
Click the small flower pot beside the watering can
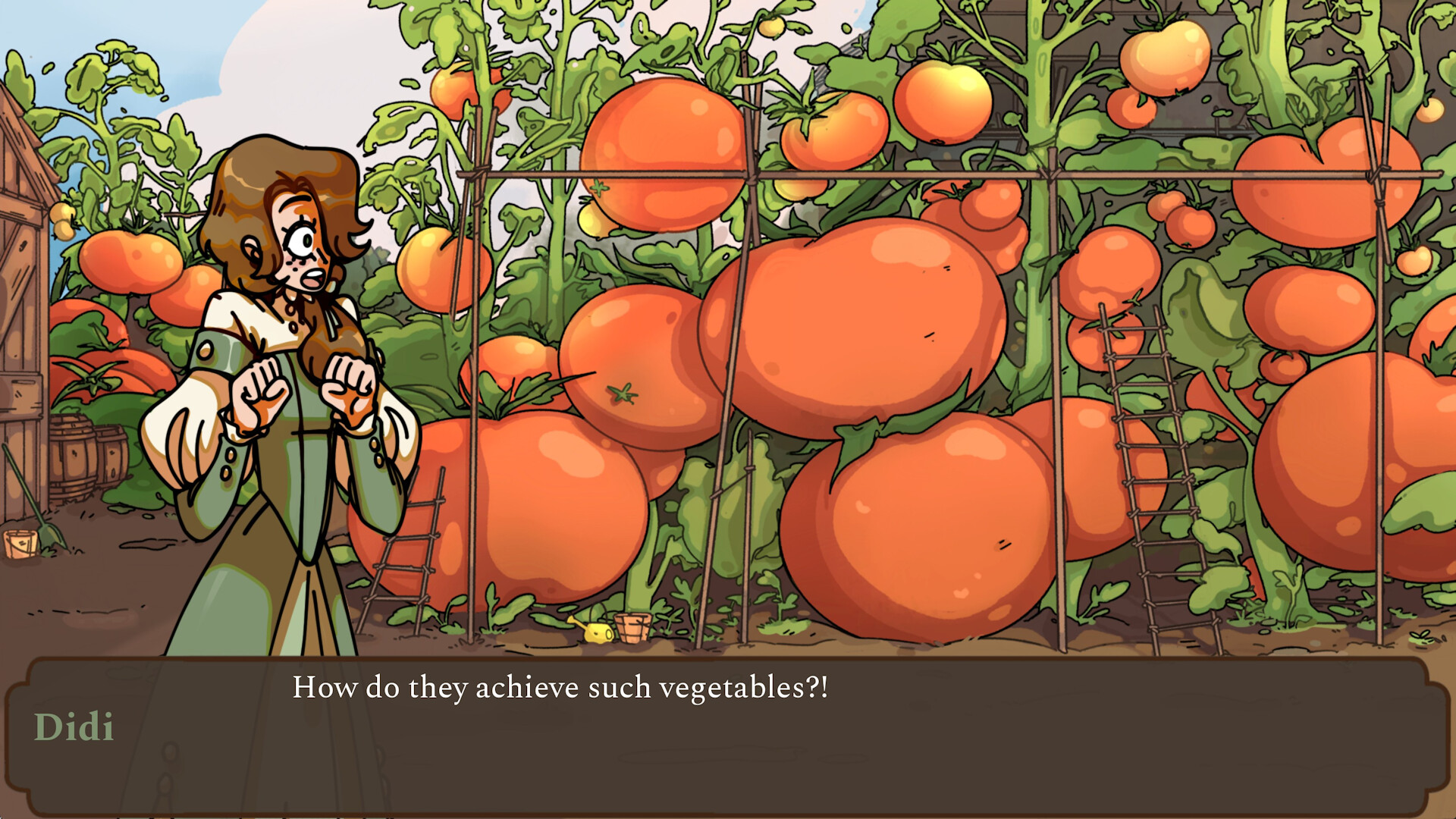pyautogui.click(x=634, y=628)
